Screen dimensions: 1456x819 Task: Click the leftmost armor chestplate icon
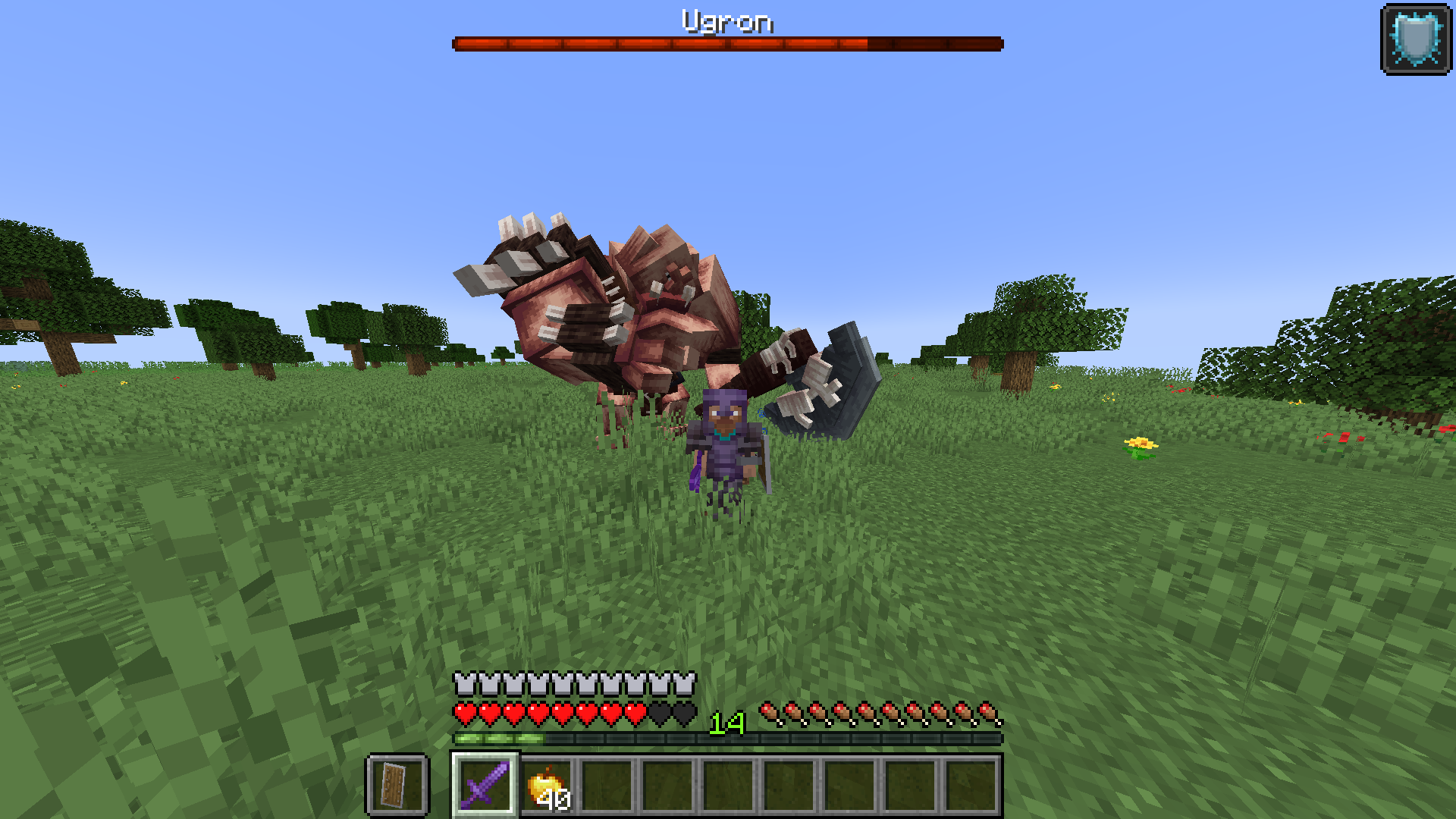[463, 685]
